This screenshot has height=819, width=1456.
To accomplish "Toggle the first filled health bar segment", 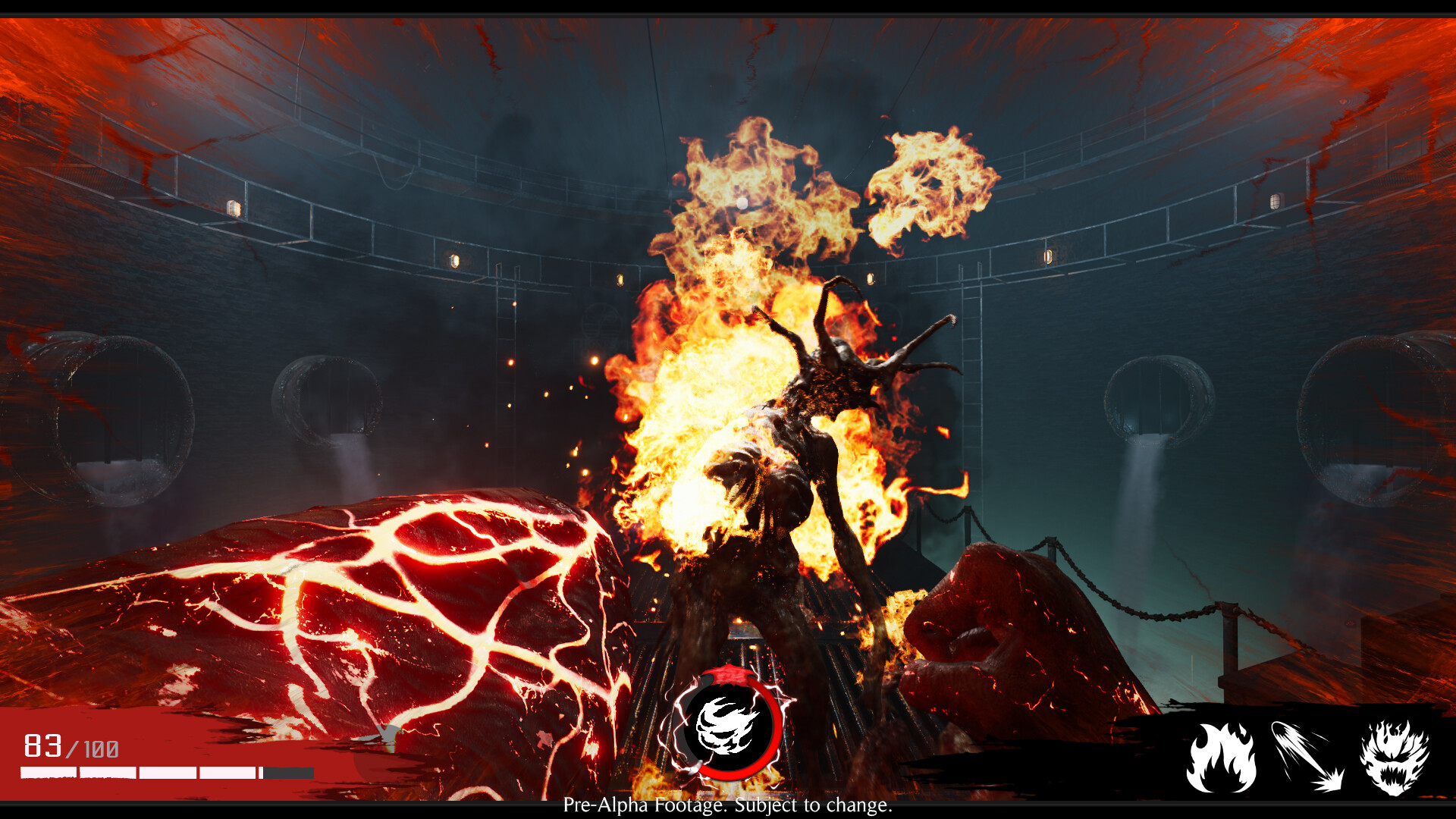I will click(x=47, y=773).
